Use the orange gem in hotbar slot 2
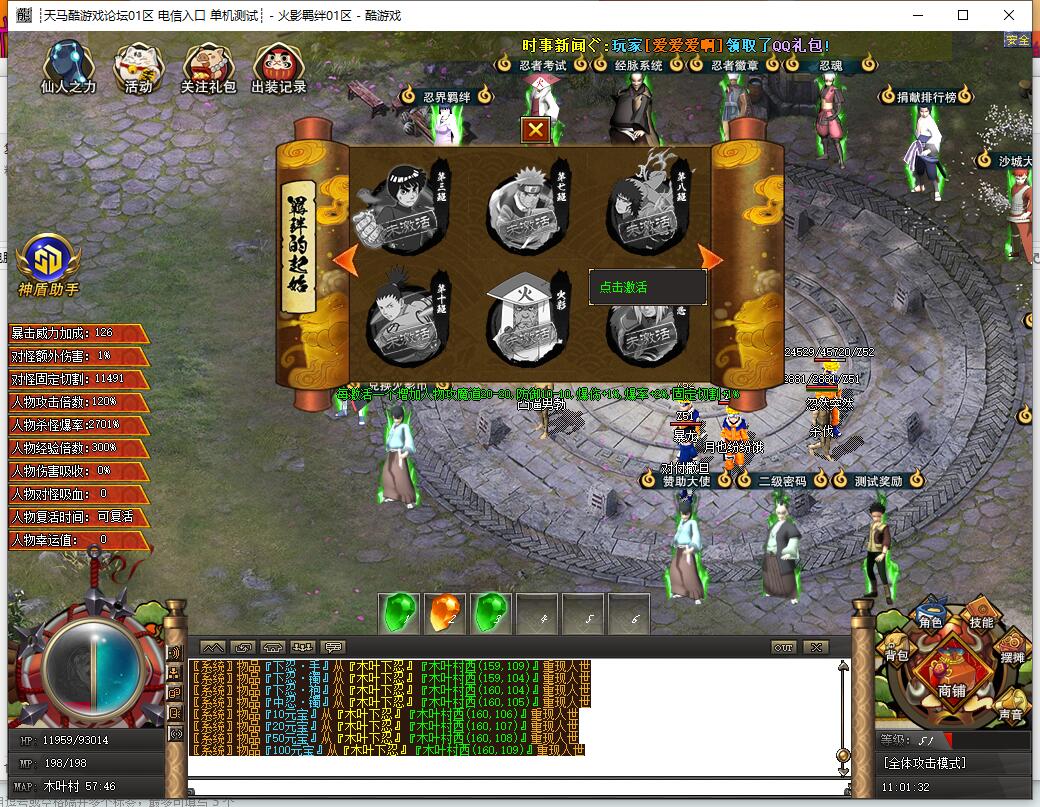Viewport: 1040px width, 807px height. tap(445, 613)
